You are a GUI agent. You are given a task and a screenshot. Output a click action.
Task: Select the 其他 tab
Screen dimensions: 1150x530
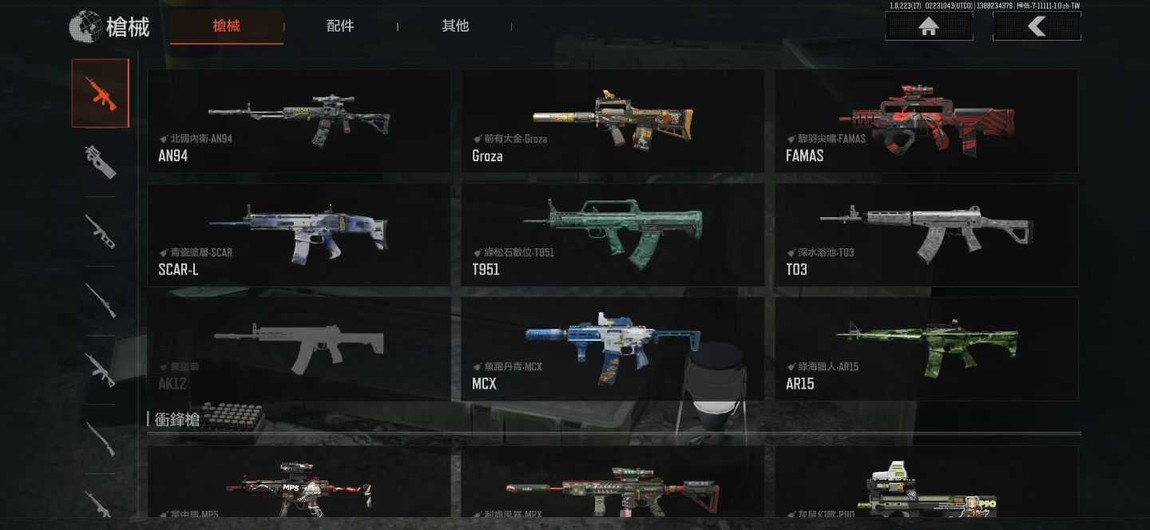tap(455, 26)
